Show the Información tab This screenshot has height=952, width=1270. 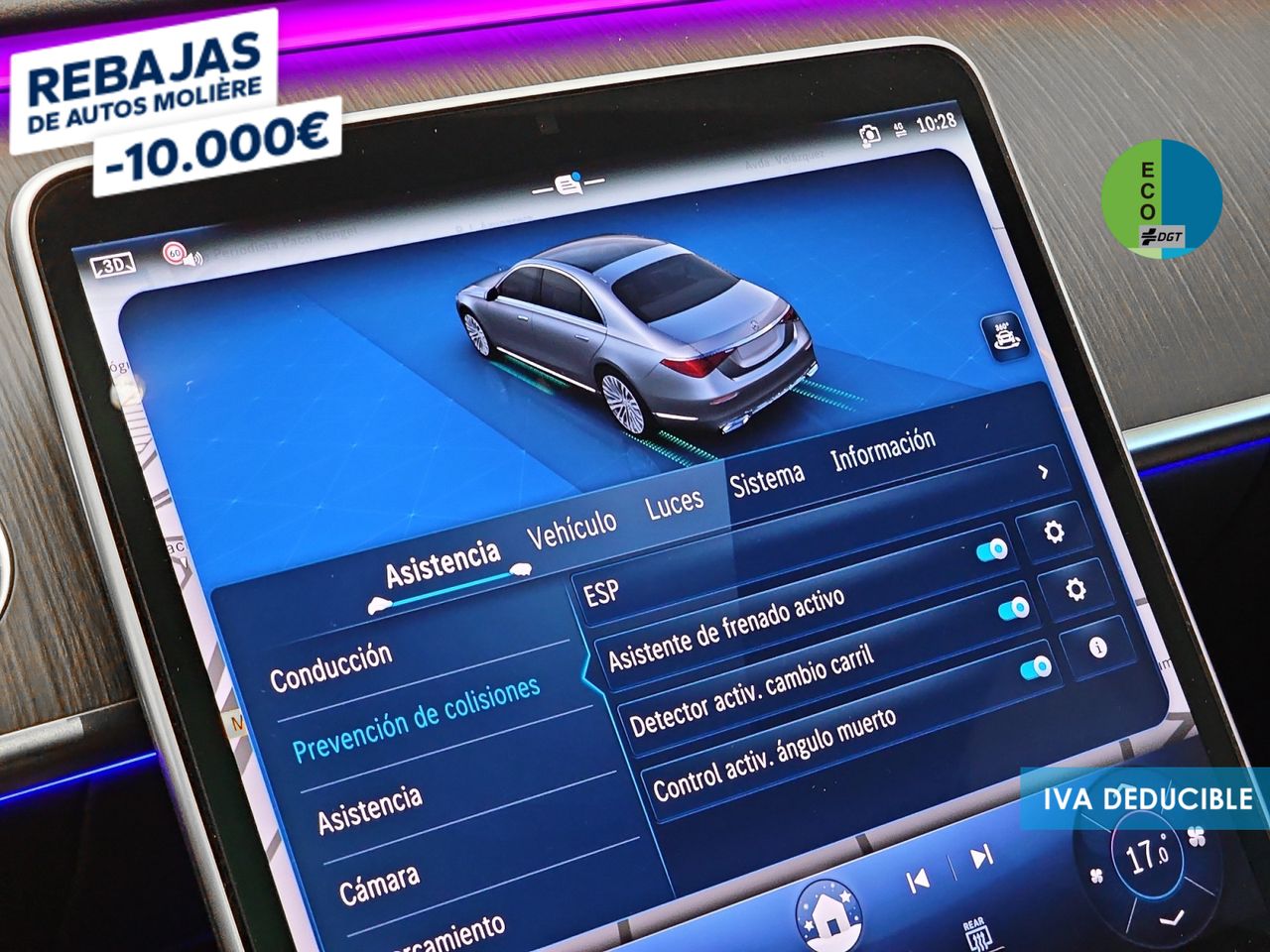tap(883, 449)
